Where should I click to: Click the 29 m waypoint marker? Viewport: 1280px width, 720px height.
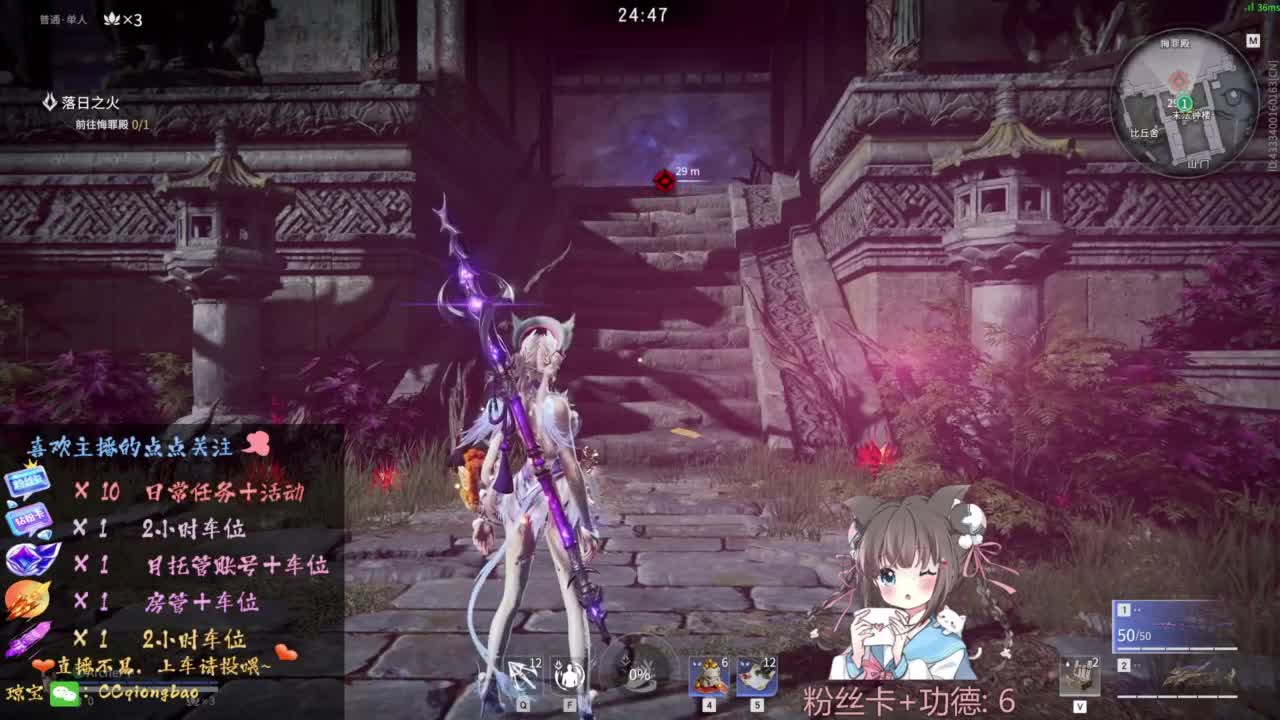pyautogui.click(x=665, y=182)
